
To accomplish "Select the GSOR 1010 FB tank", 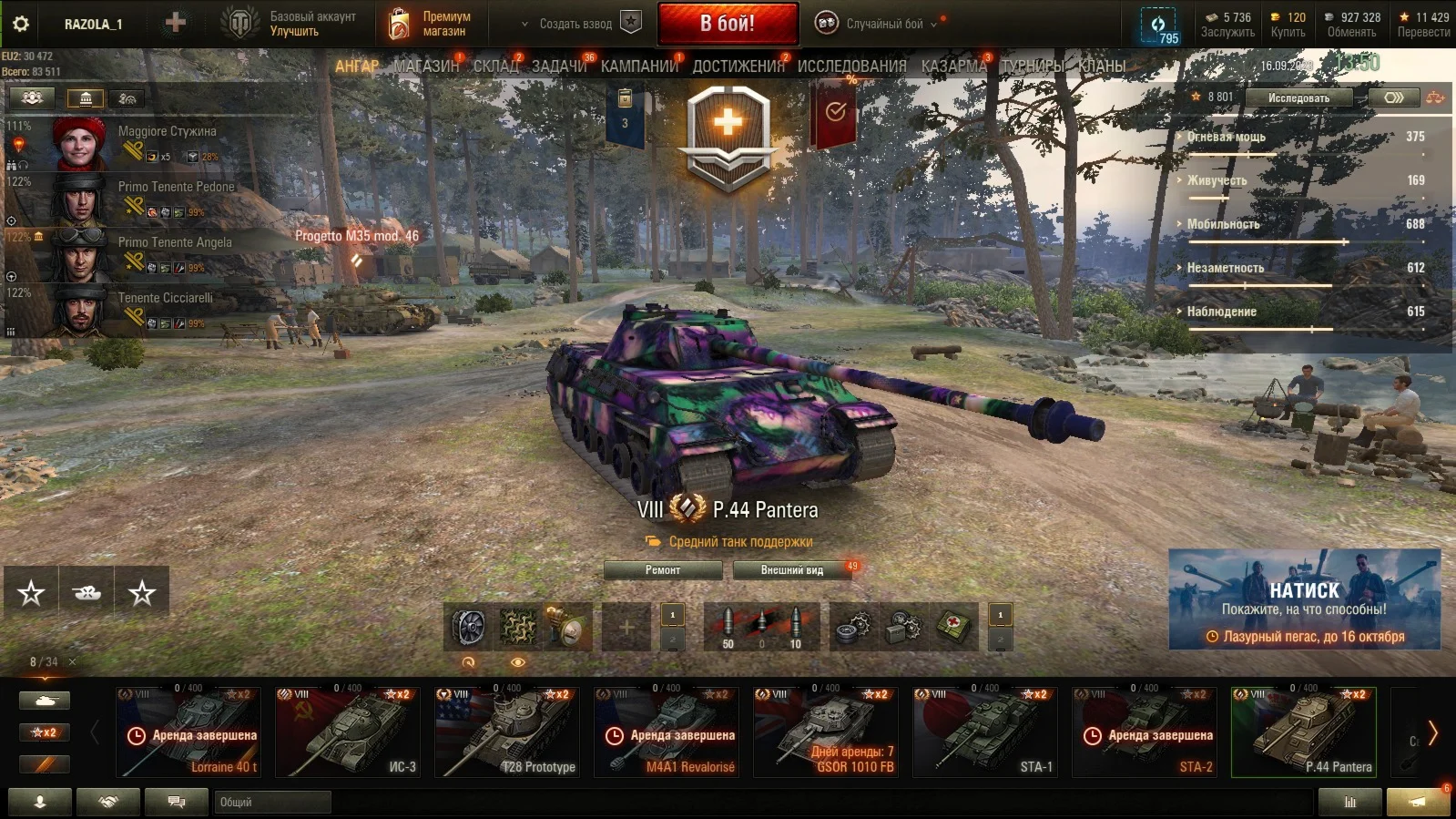I will click(826, 732).
